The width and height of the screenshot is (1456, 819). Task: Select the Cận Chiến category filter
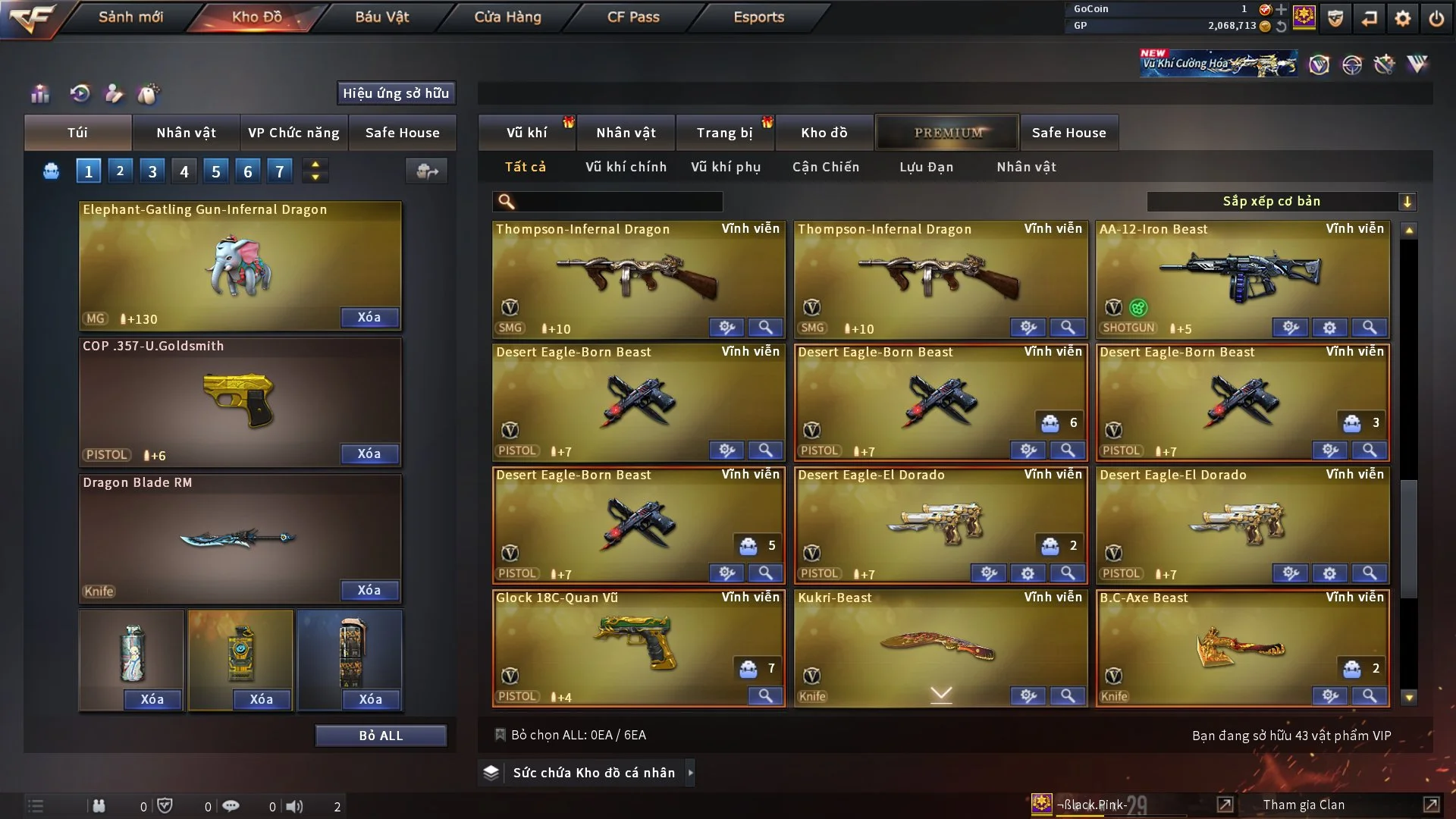point(826,167)
